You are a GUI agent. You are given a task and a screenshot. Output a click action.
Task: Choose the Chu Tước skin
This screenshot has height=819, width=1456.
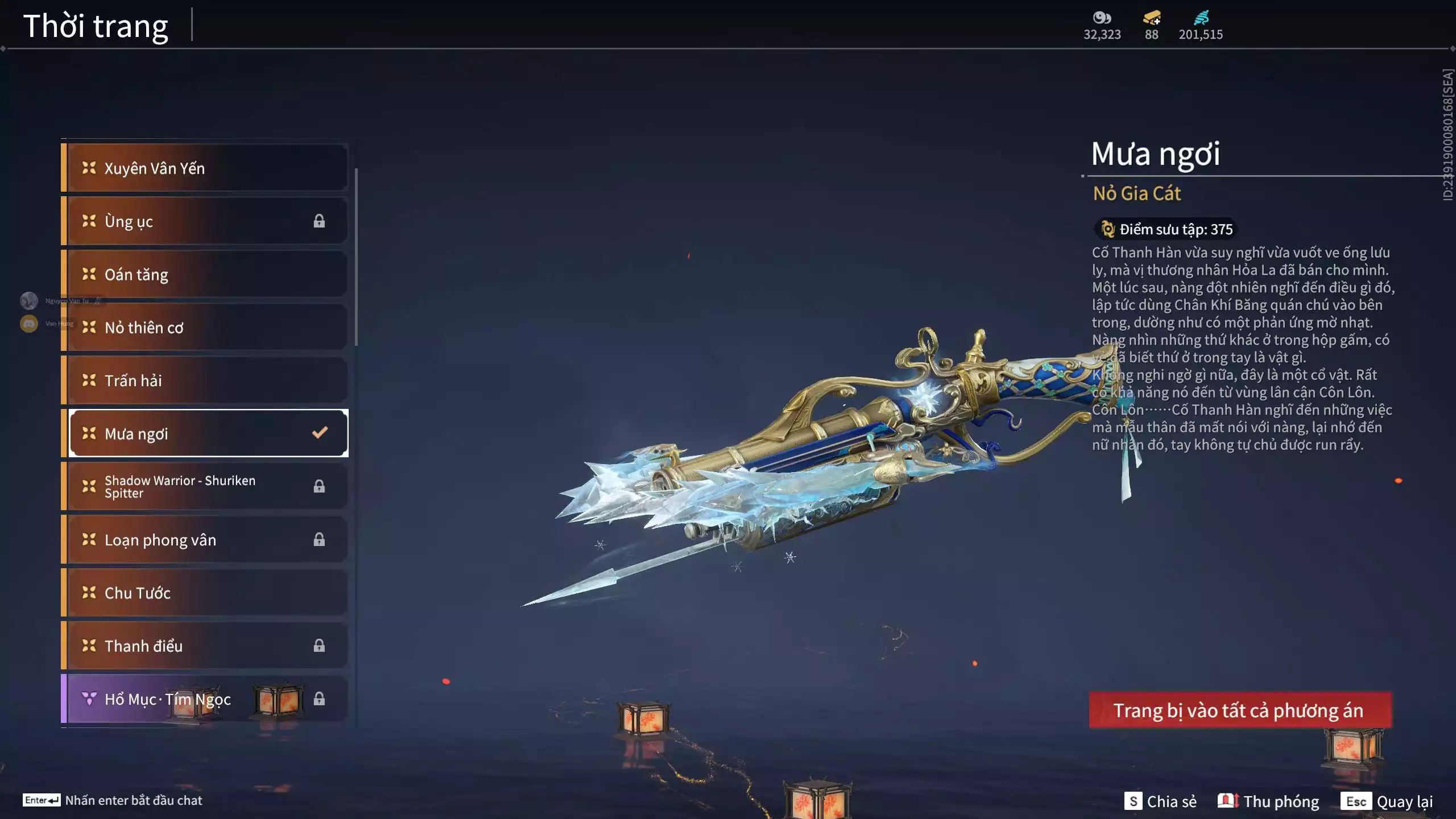[x=205, y=593]
